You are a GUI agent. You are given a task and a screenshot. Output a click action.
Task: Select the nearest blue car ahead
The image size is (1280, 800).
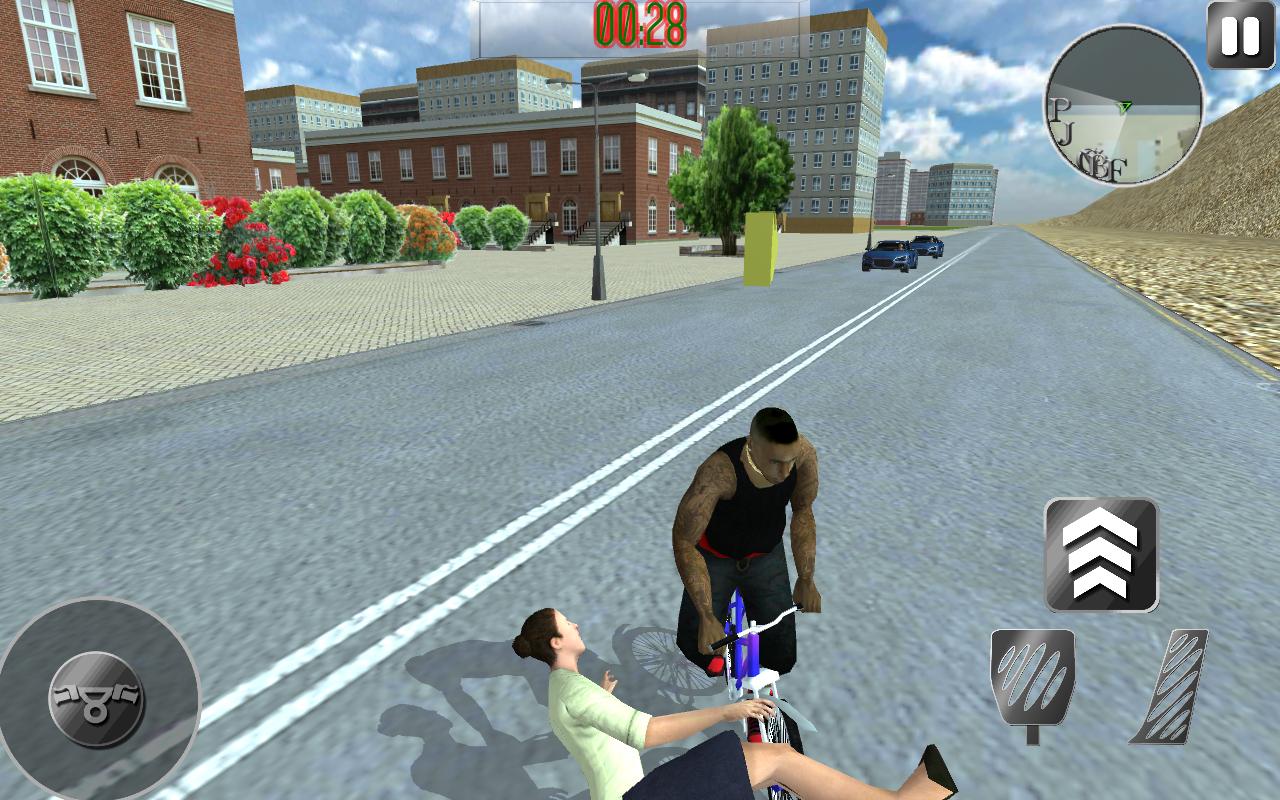(x=890, y=258)
